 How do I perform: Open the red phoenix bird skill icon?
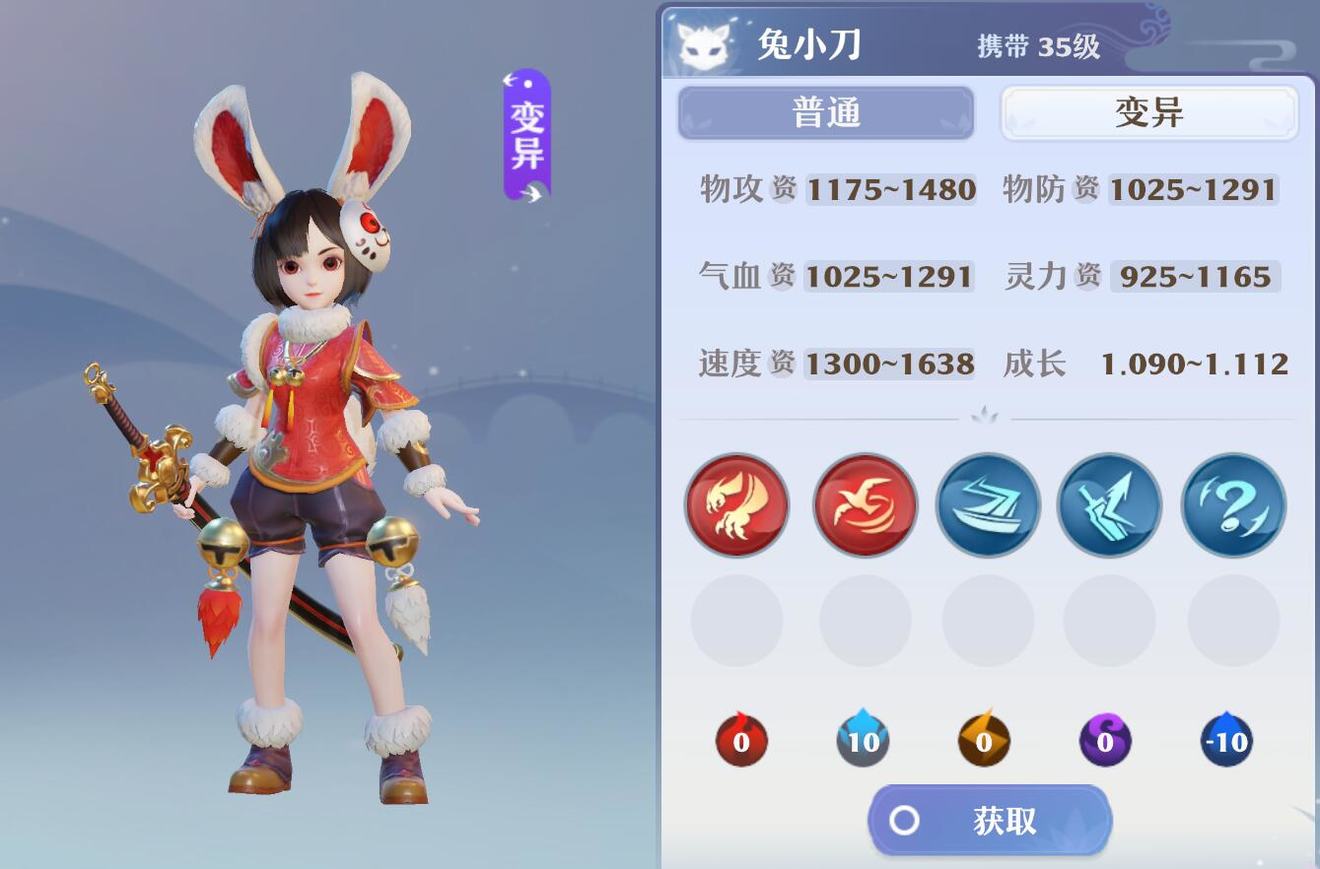click(x=861, y=505)
